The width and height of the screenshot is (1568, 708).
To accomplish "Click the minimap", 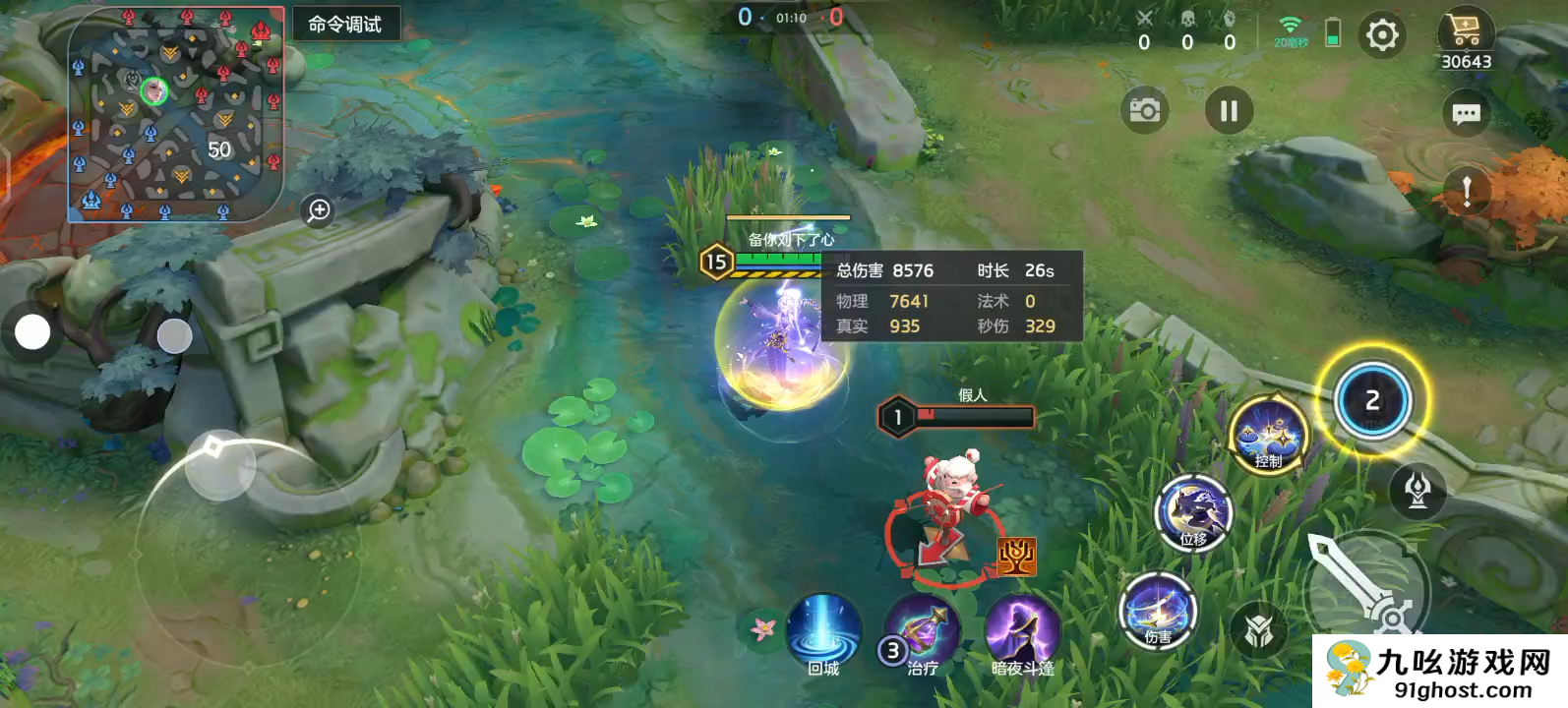I will pyautogui.click(x=176, y=113).
